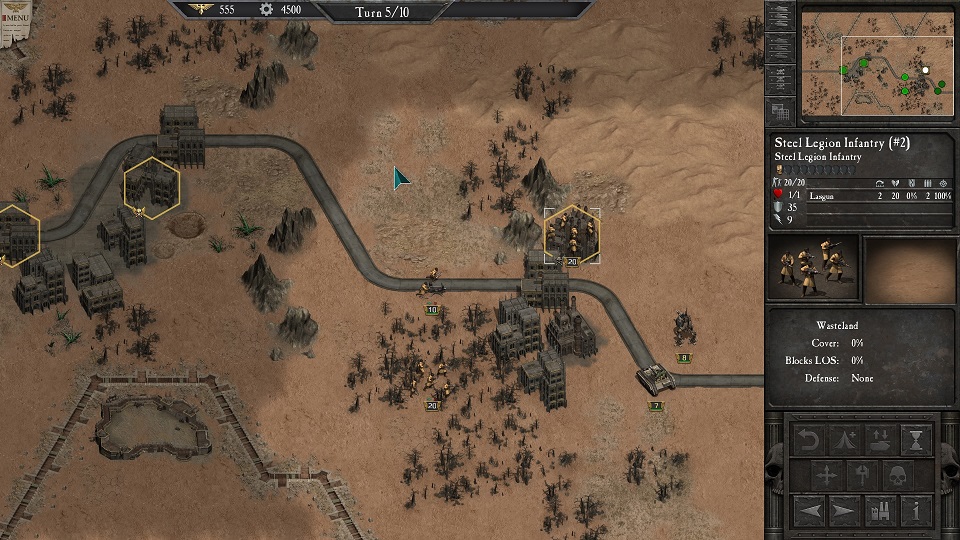Screen dimensions: 960x540
Task: Click the tank with up/down arrows button
Action: 881,439
